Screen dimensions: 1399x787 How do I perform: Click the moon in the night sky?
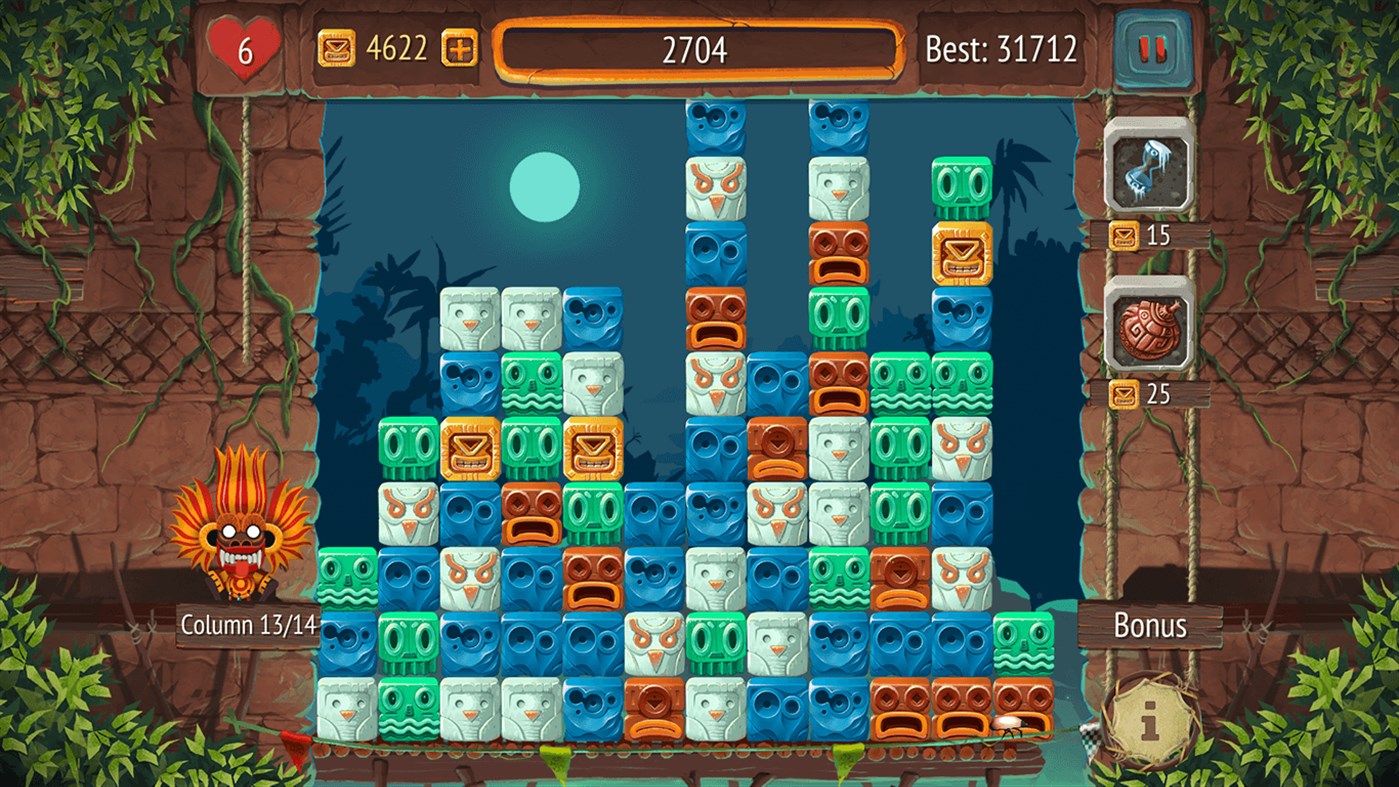pyautogui.click(x=546, y=186)
